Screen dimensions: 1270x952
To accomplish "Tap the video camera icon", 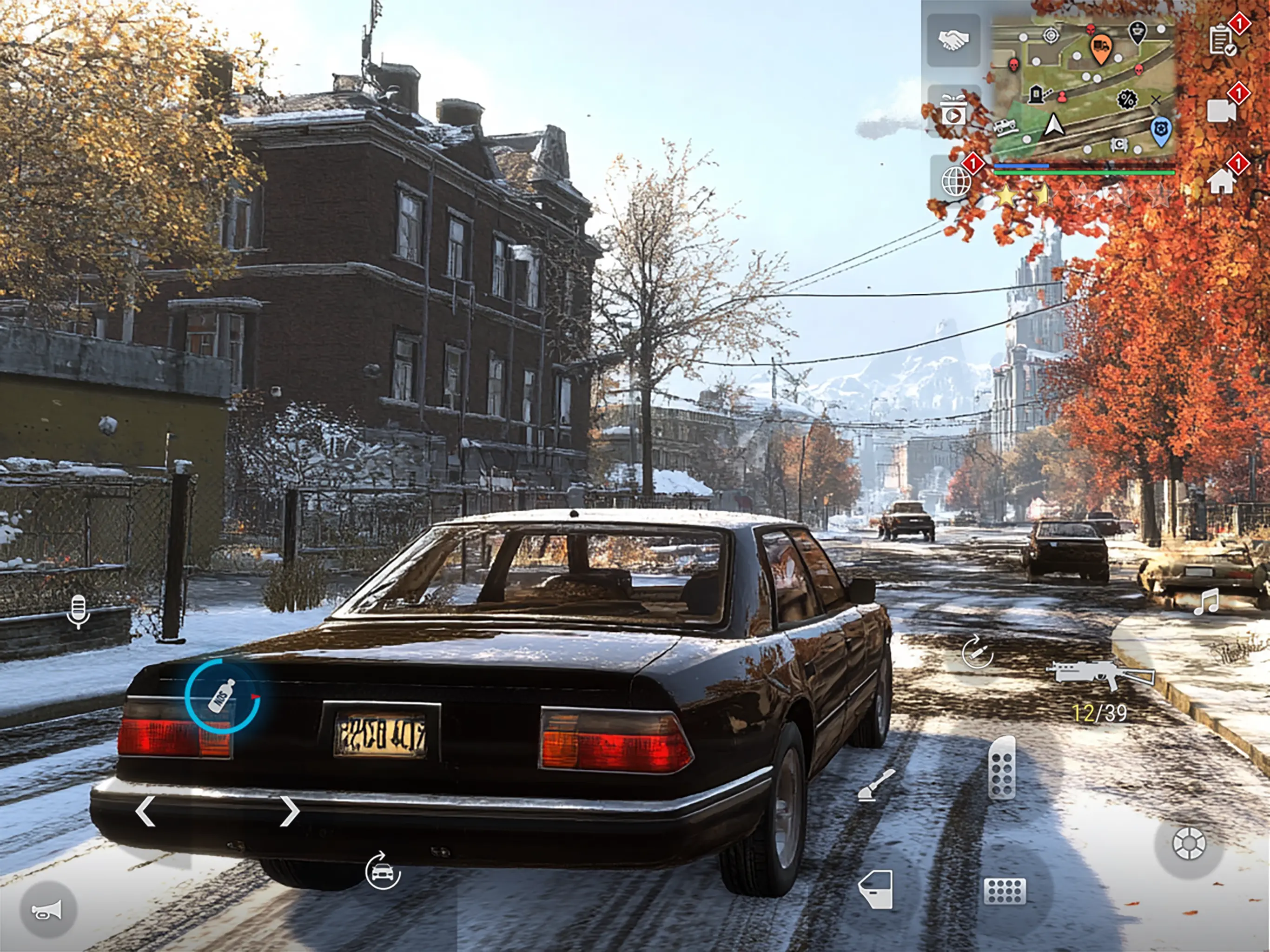I will click(x=1222, y=110).
